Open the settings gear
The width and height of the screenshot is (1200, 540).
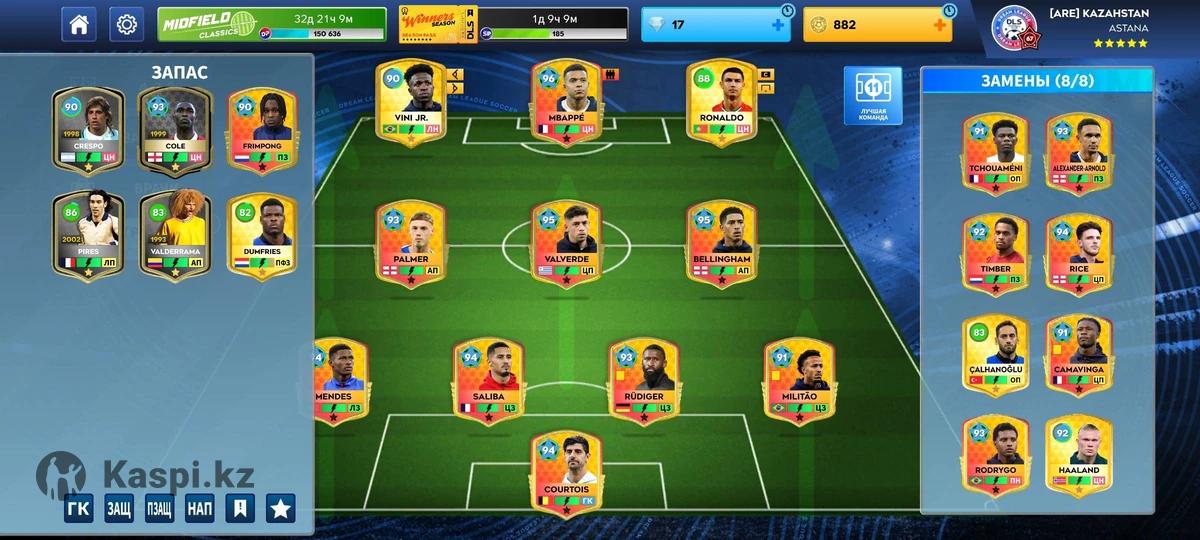(126, 25)
